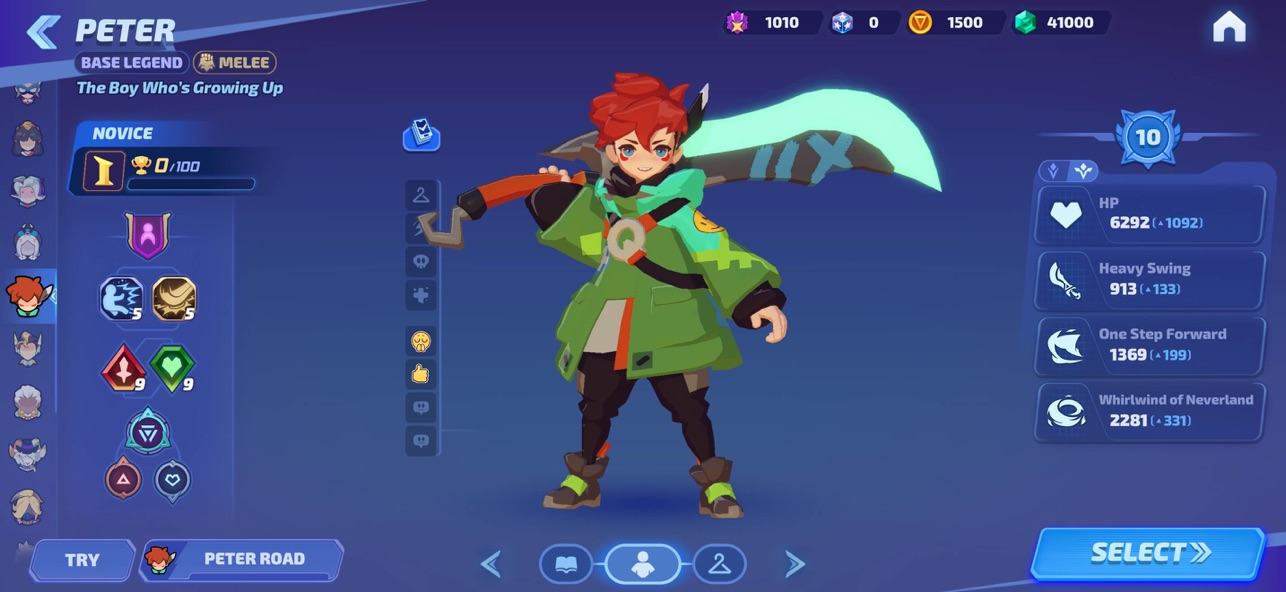This screenshot has width=1286, height=592.
Task: View the One Step Forward skill
Action: click(1149, 345)
